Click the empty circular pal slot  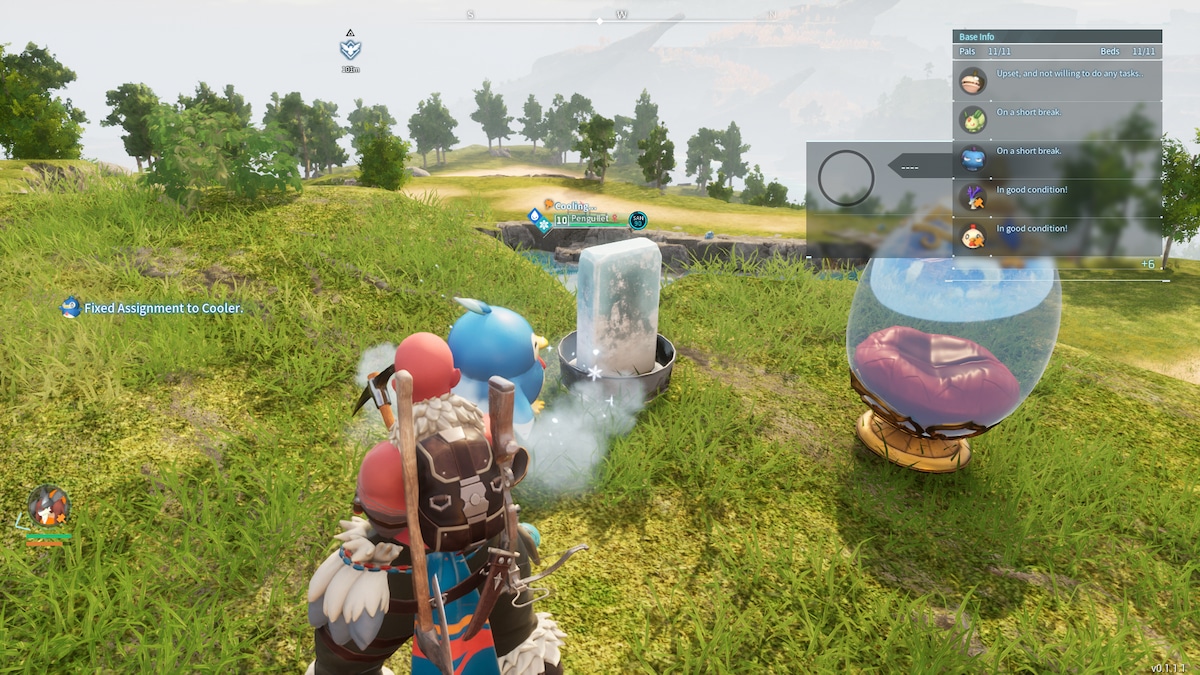(846, 179)
